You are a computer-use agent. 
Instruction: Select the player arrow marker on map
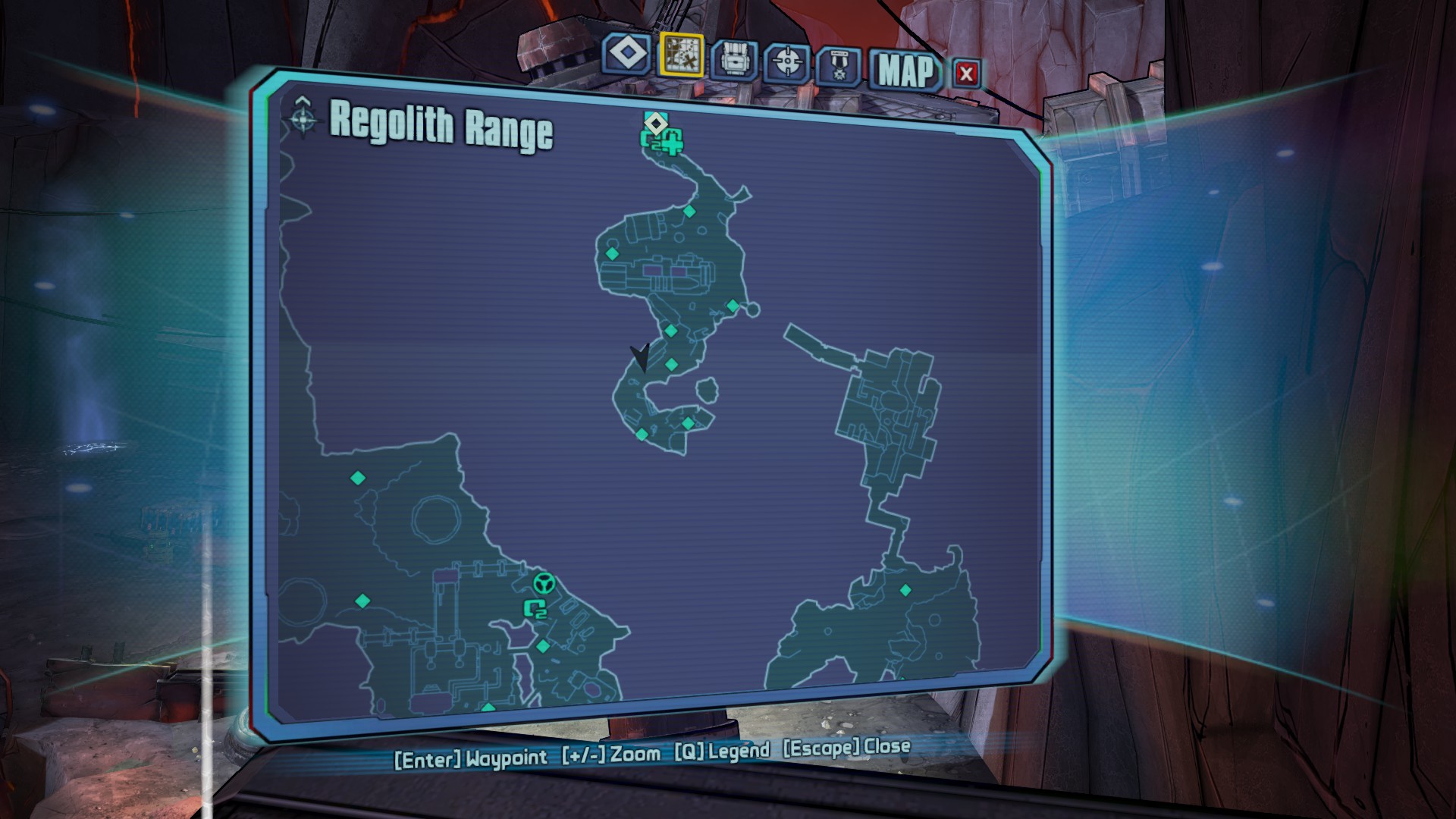coord(641,356)
